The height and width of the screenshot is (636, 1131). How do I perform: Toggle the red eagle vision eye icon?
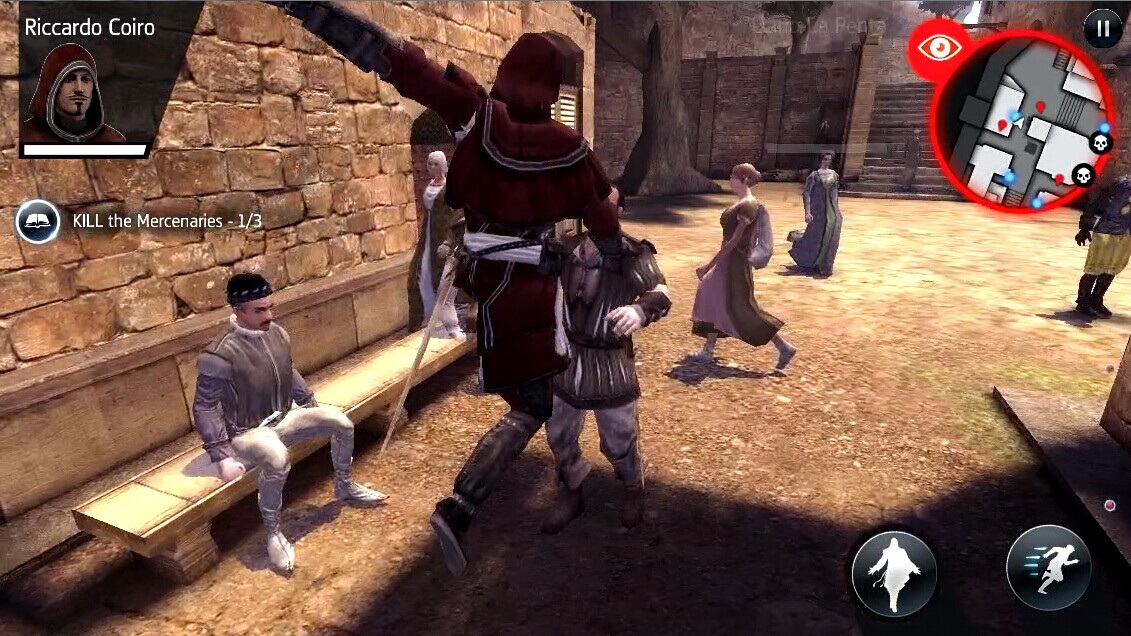point(938,48)
